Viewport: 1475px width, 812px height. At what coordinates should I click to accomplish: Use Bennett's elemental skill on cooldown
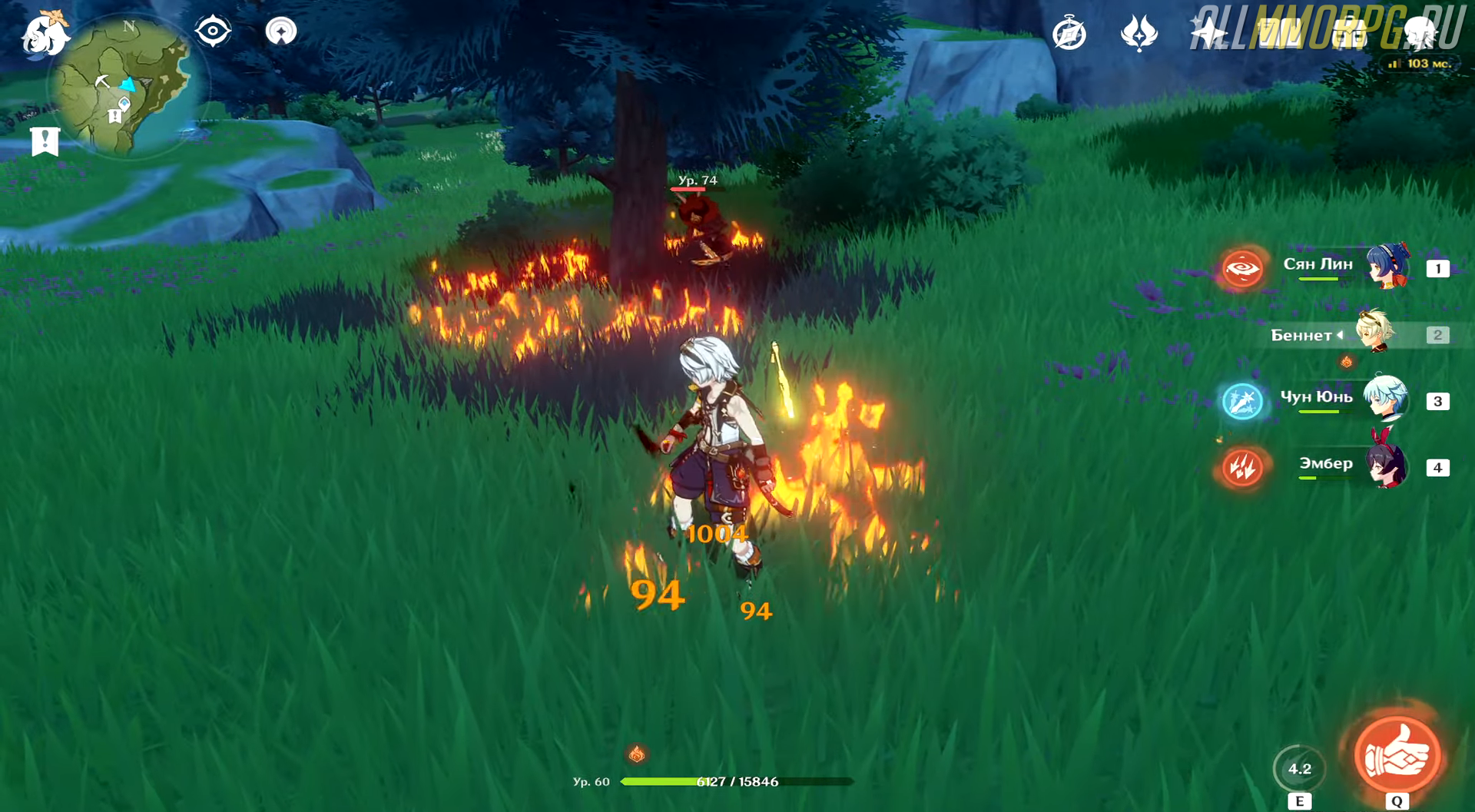click(1299, 769)
